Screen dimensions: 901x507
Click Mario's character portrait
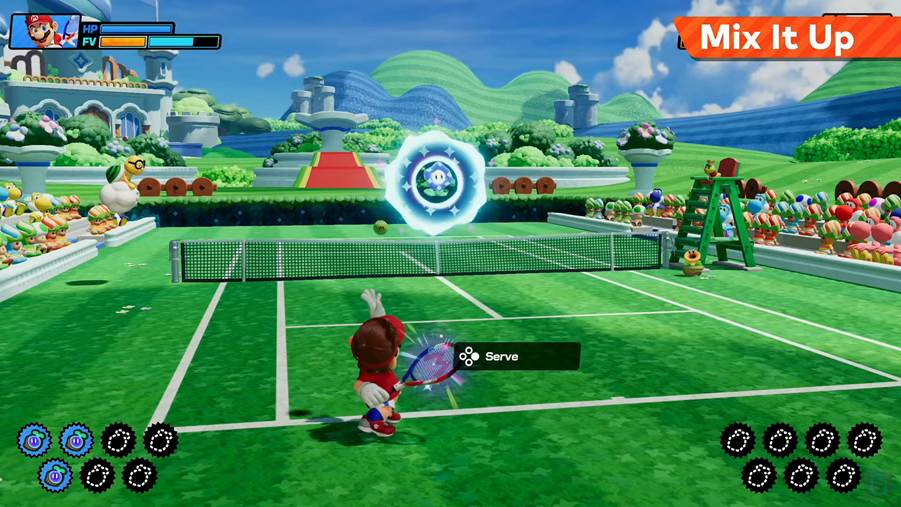click(x=42, y=32)
